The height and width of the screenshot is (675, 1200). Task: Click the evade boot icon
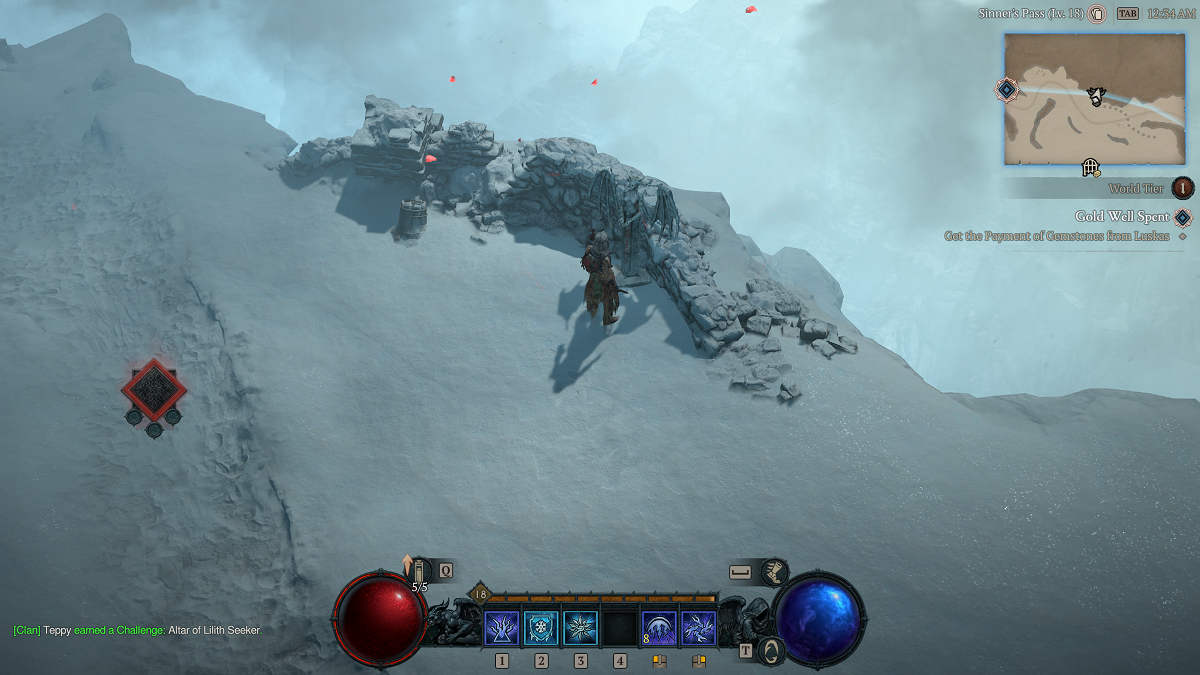[773, 572]
